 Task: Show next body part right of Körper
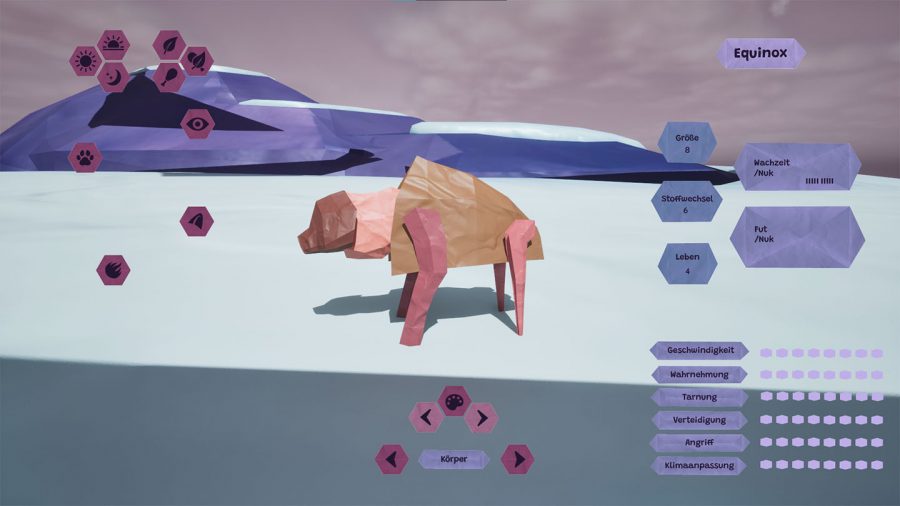click(517, 459)
